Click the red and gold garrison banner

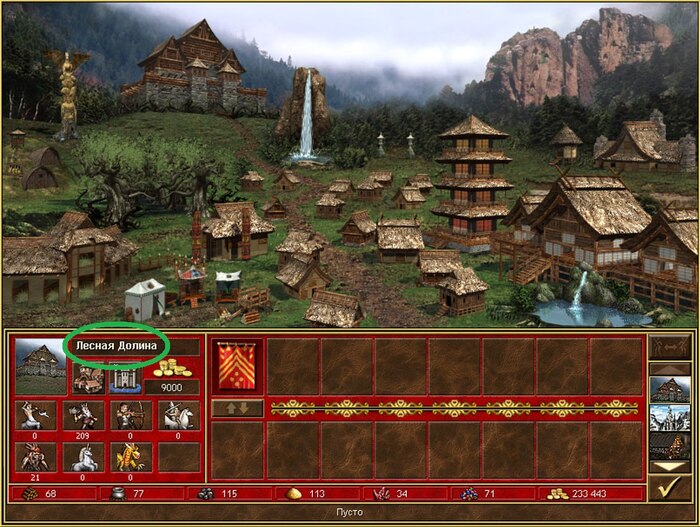coord(238,366)
